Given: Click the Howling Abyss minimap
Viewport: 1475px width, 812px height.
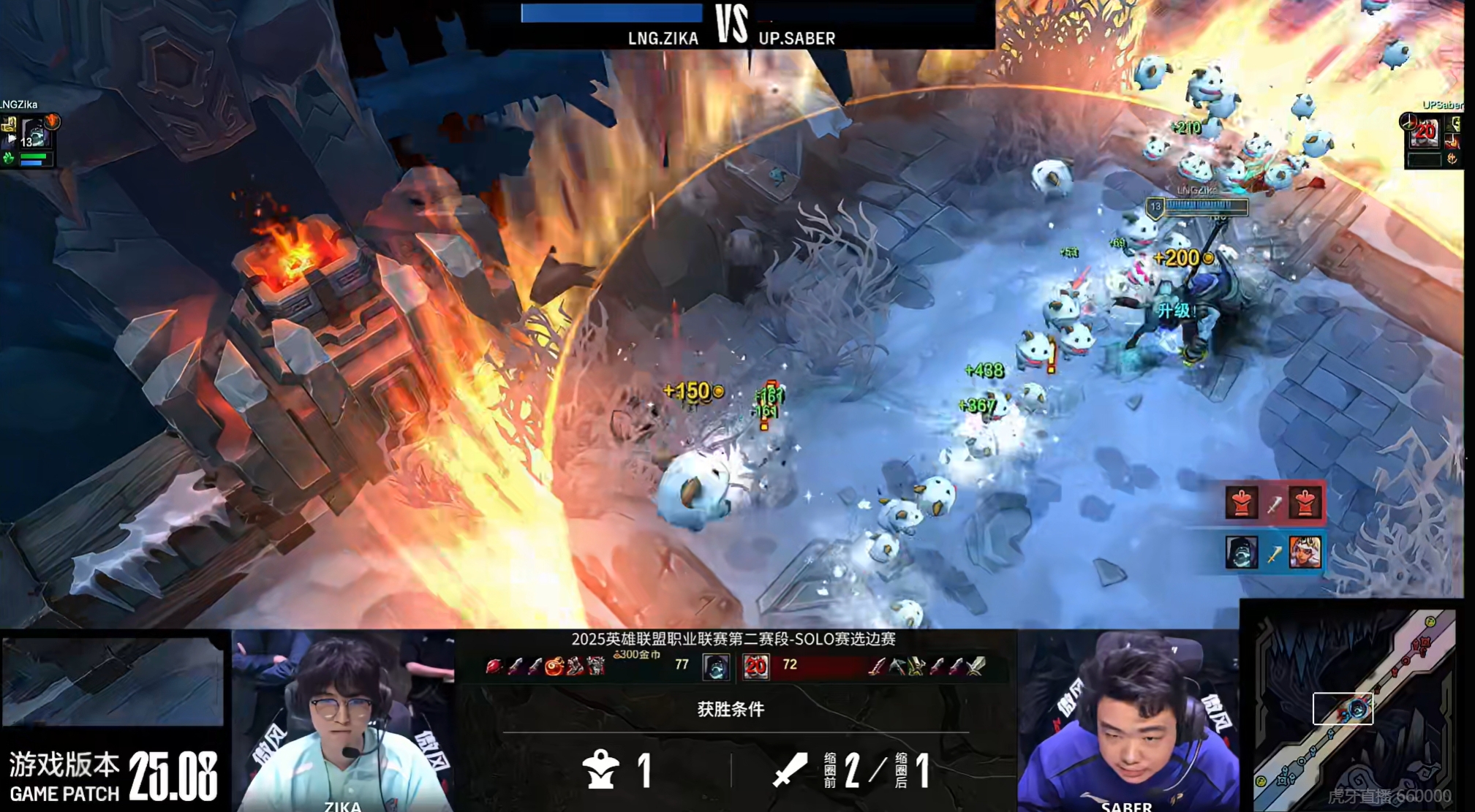Looking at the screenshot, I should (x=1351, y=706).
